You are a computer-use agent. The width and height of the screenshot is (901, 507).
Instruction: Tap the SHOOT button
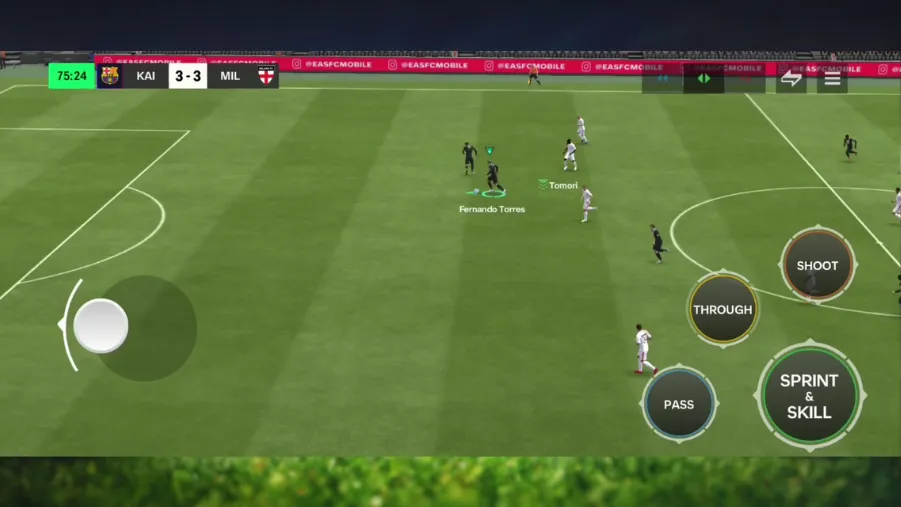(x=817, y=265)
